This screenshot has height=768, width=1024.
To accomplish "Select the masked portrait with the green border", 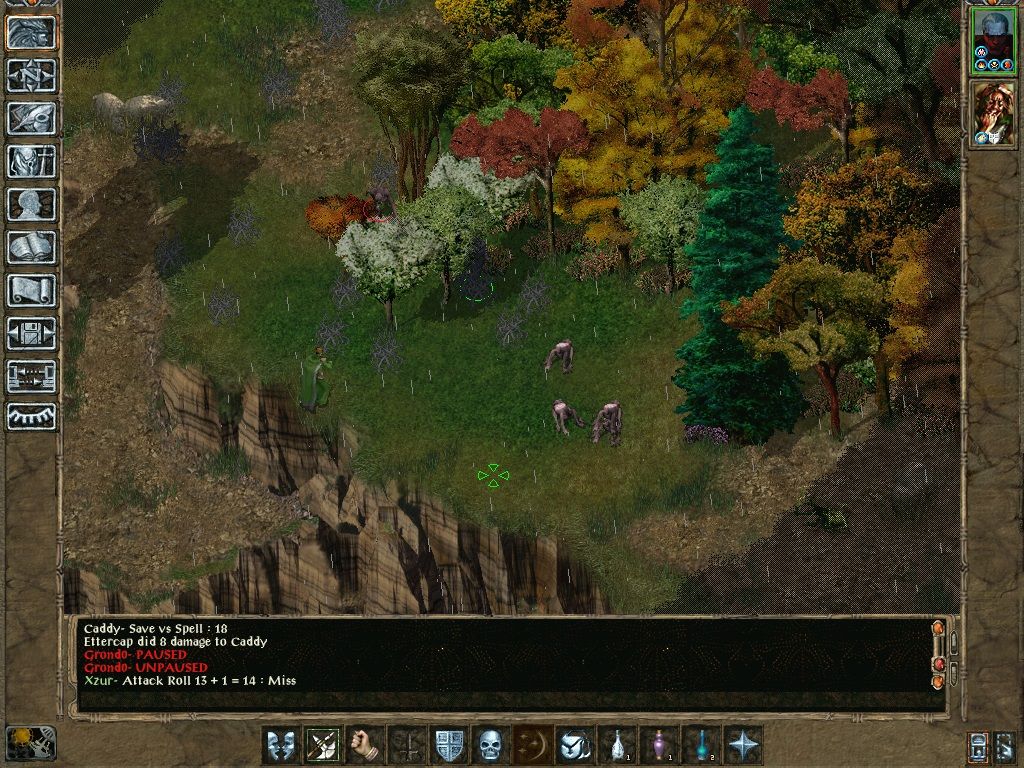I will click(993, 40).
